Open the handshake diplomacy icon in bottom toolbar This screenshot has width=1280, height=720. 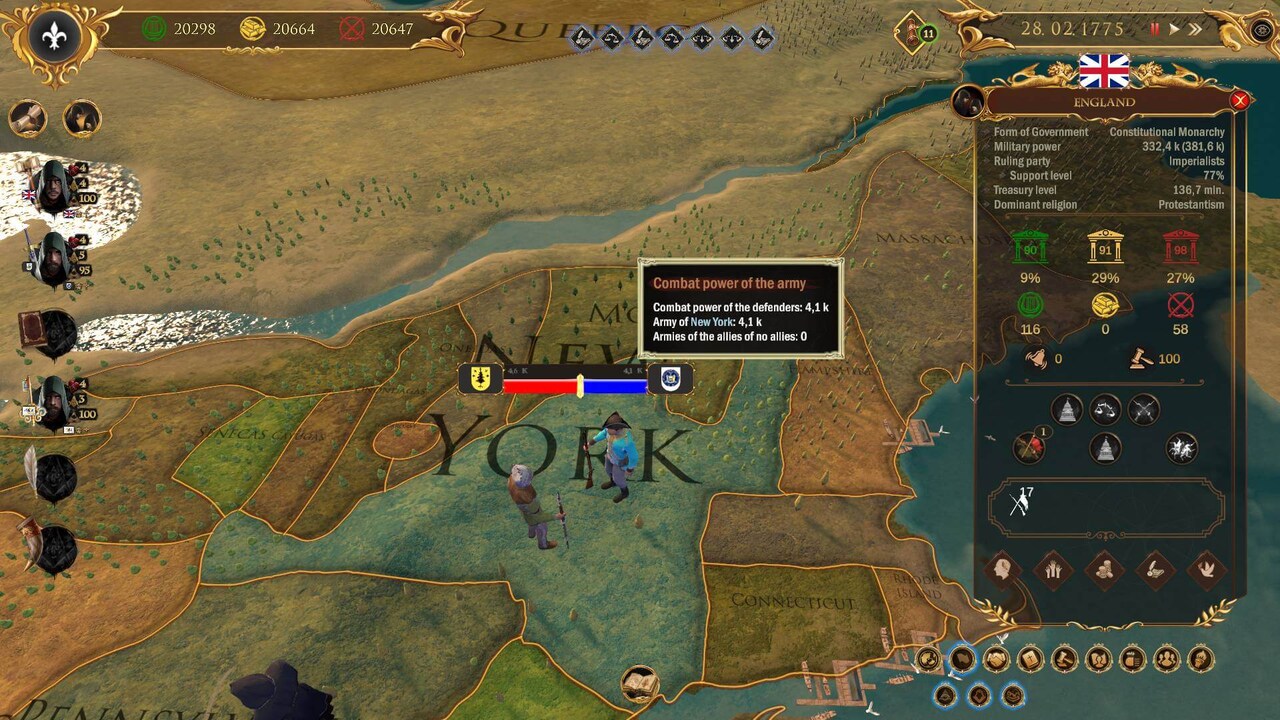[995, 660]
